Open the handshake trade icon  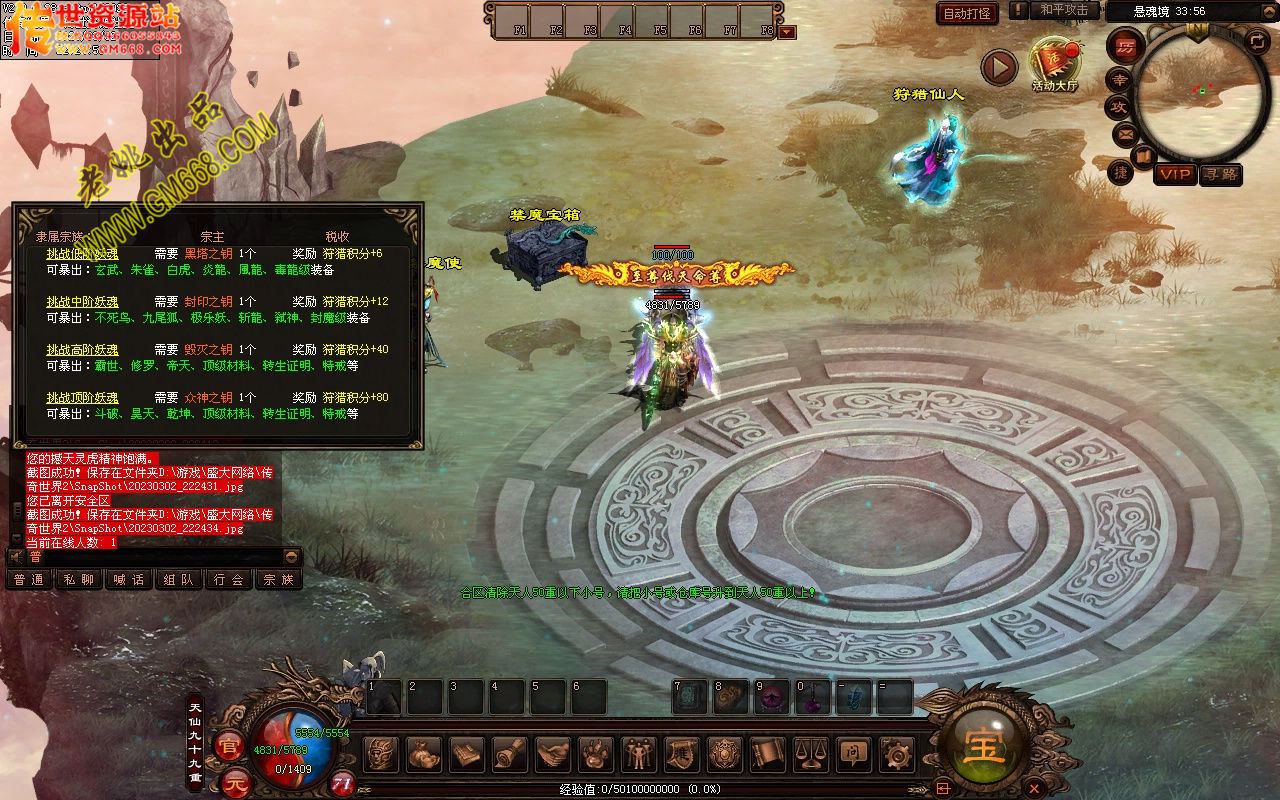click(x=553, y=754)
